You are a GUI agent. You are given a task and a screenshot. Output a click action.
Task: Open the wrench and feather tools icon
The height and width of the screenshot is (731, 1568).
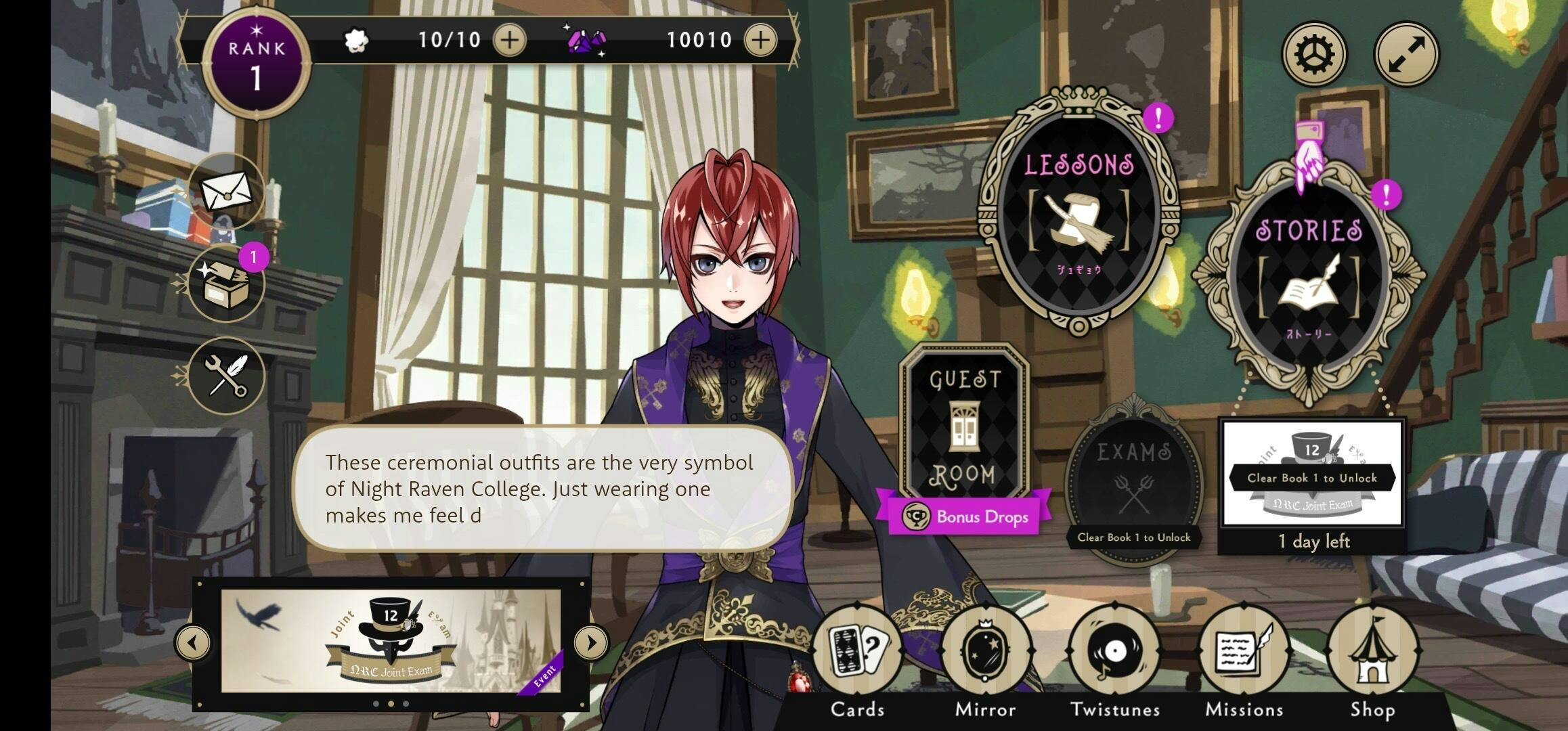(226, 376)
